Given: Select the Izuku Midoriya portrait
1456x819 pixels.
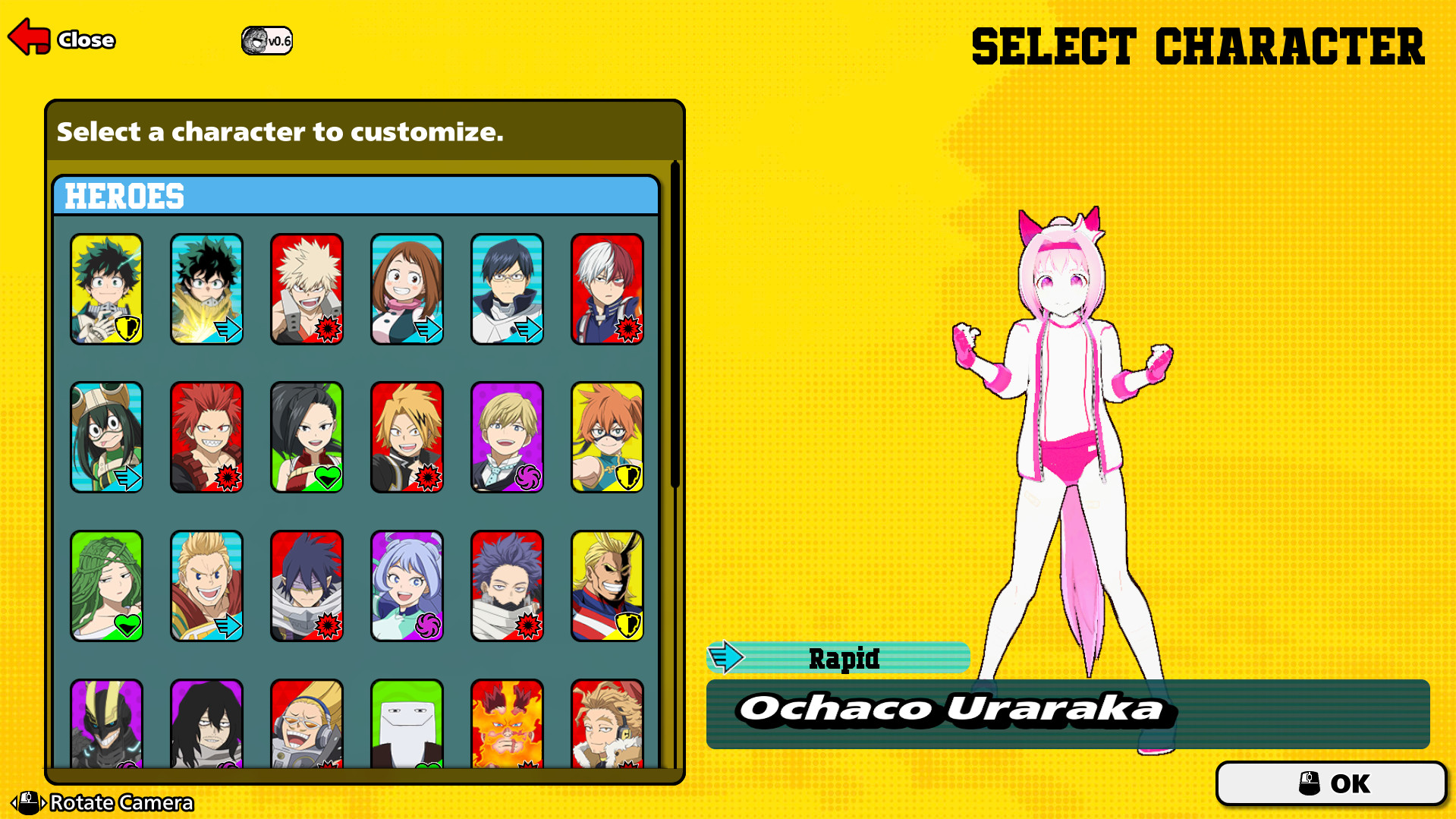Looking at the screenshot, I should pyautogui.click(x=107, y=288).
